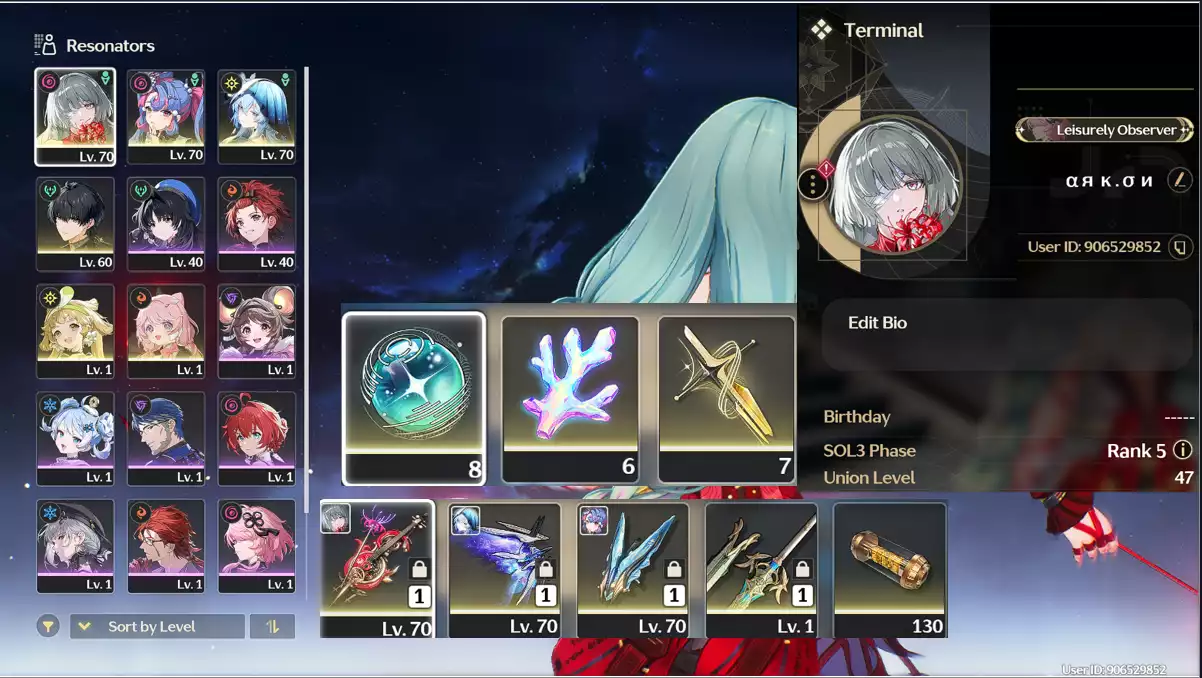Select the red spiky-haired Lv. 40 resonator
This screenshot has width=1202, height=678.
point(257,224)
